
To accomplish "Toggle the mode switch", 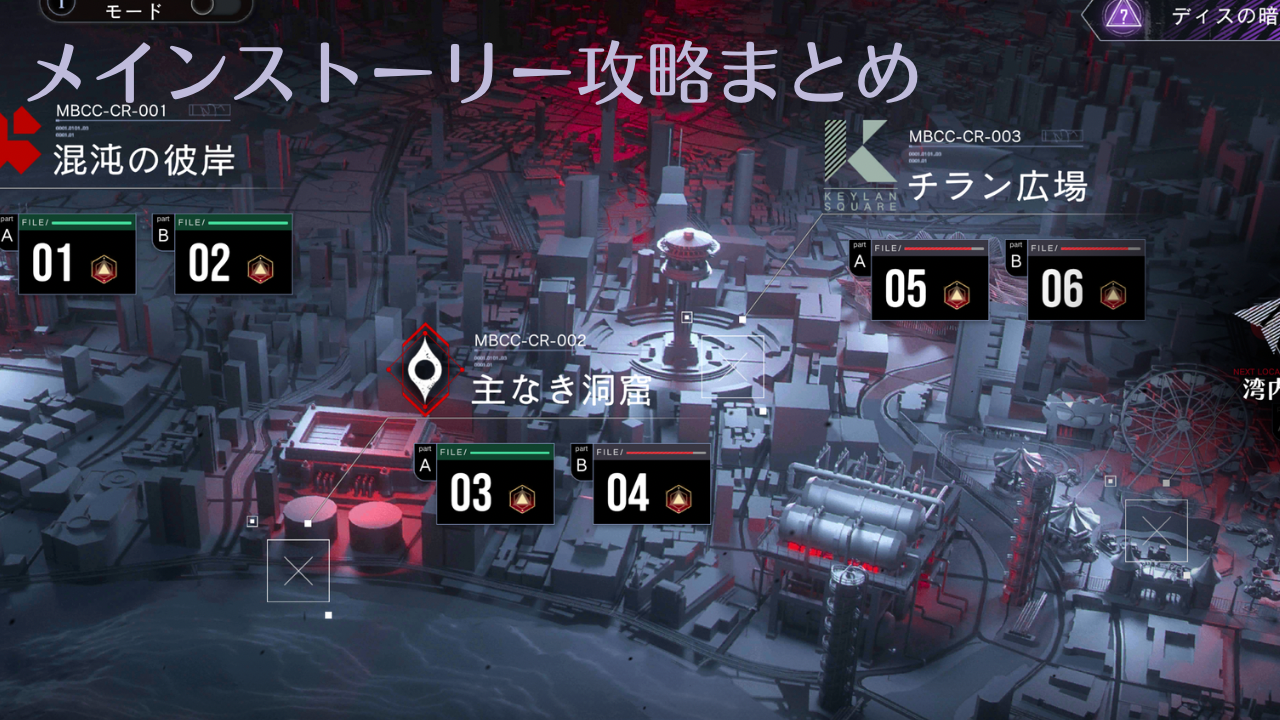I will 202,6.
